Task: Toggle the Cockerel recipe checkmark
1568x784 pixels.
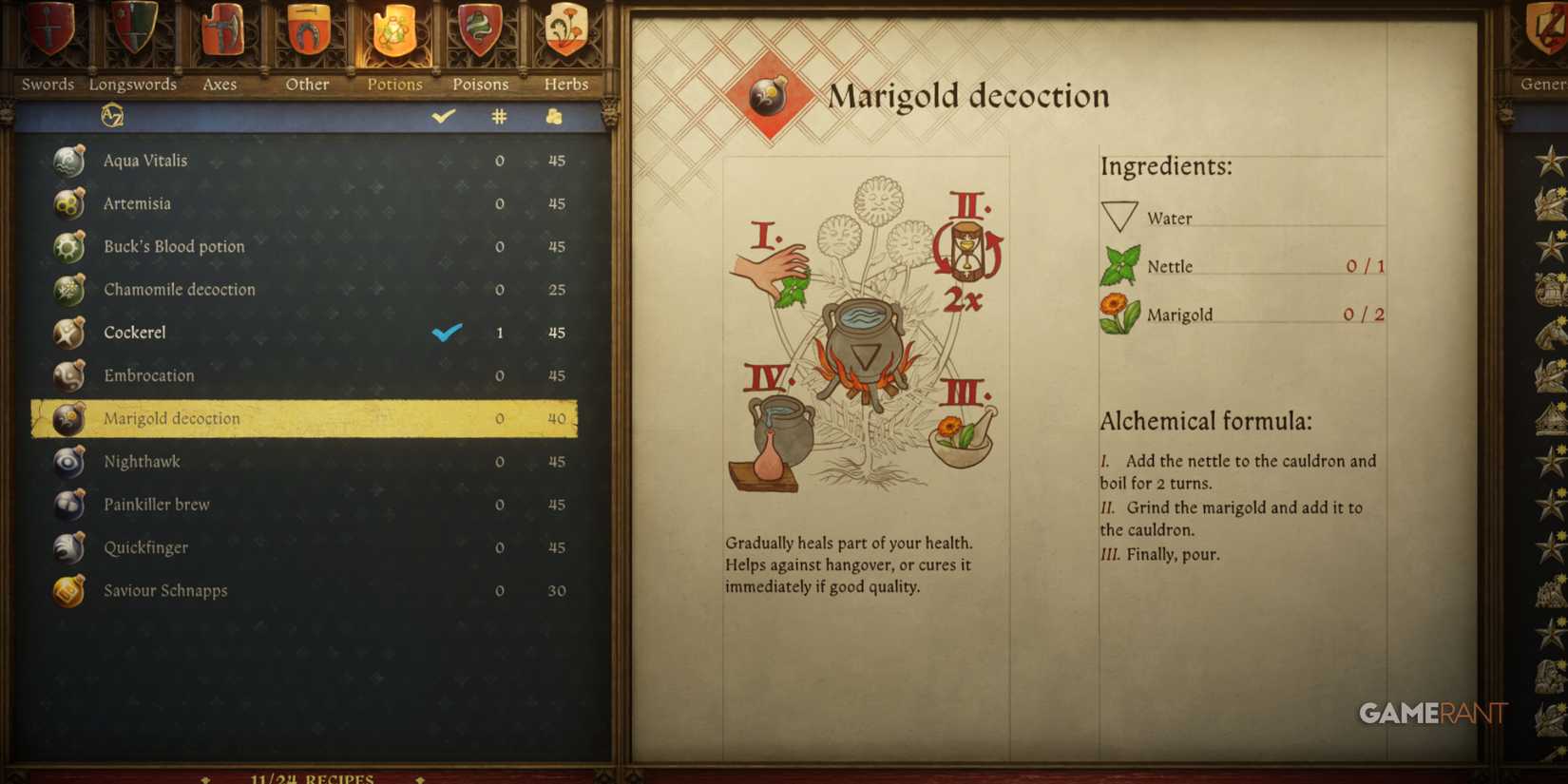Action: click(x=445, y=333)
